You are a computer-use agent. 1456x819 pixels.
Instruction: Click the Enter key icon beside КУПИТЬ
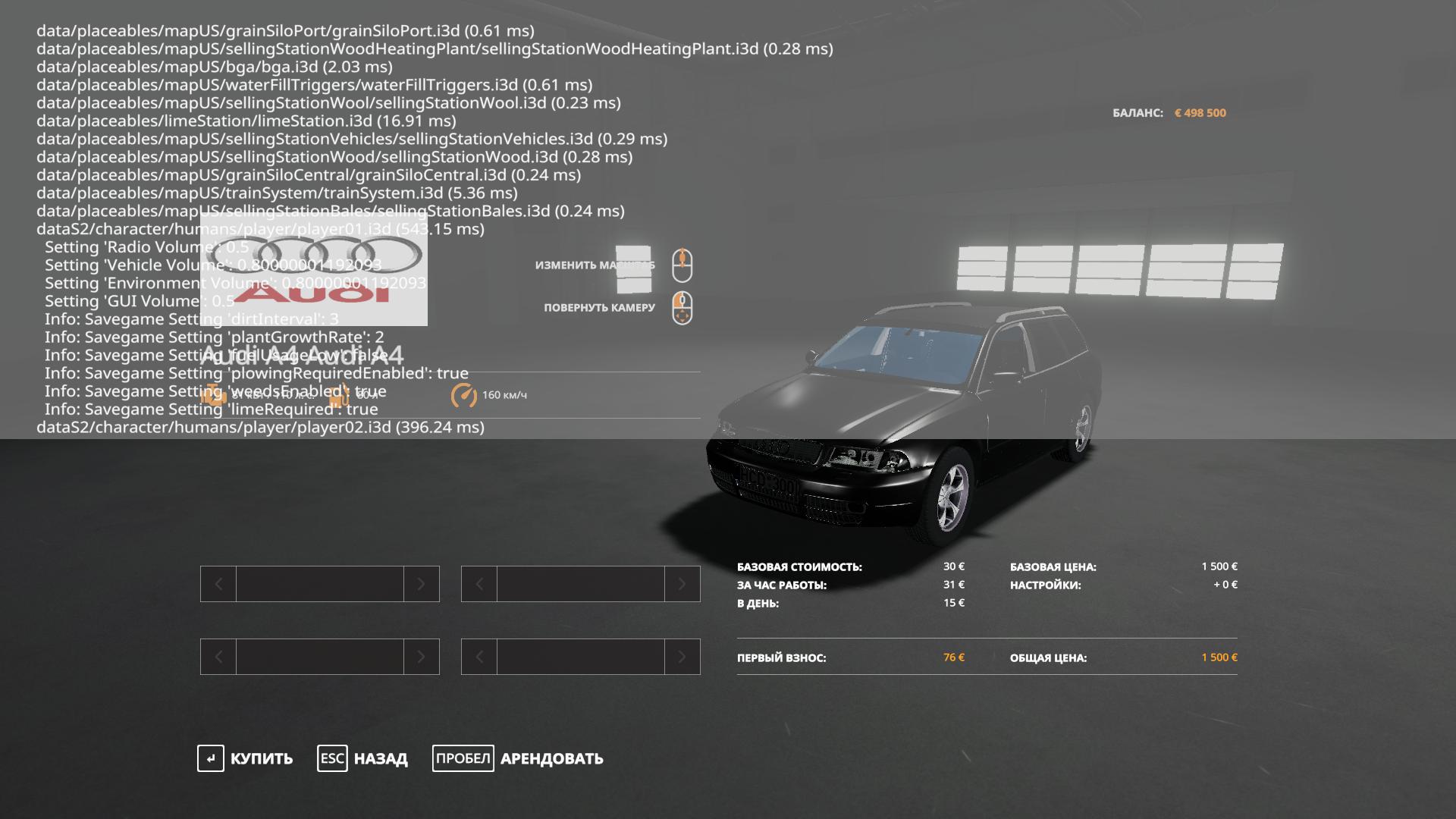pyautogui.click(x=210, y=758)
